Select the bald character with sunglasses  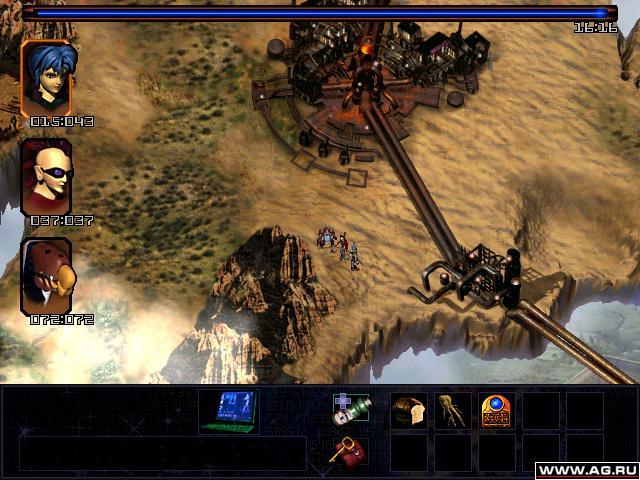pos(46,177)
